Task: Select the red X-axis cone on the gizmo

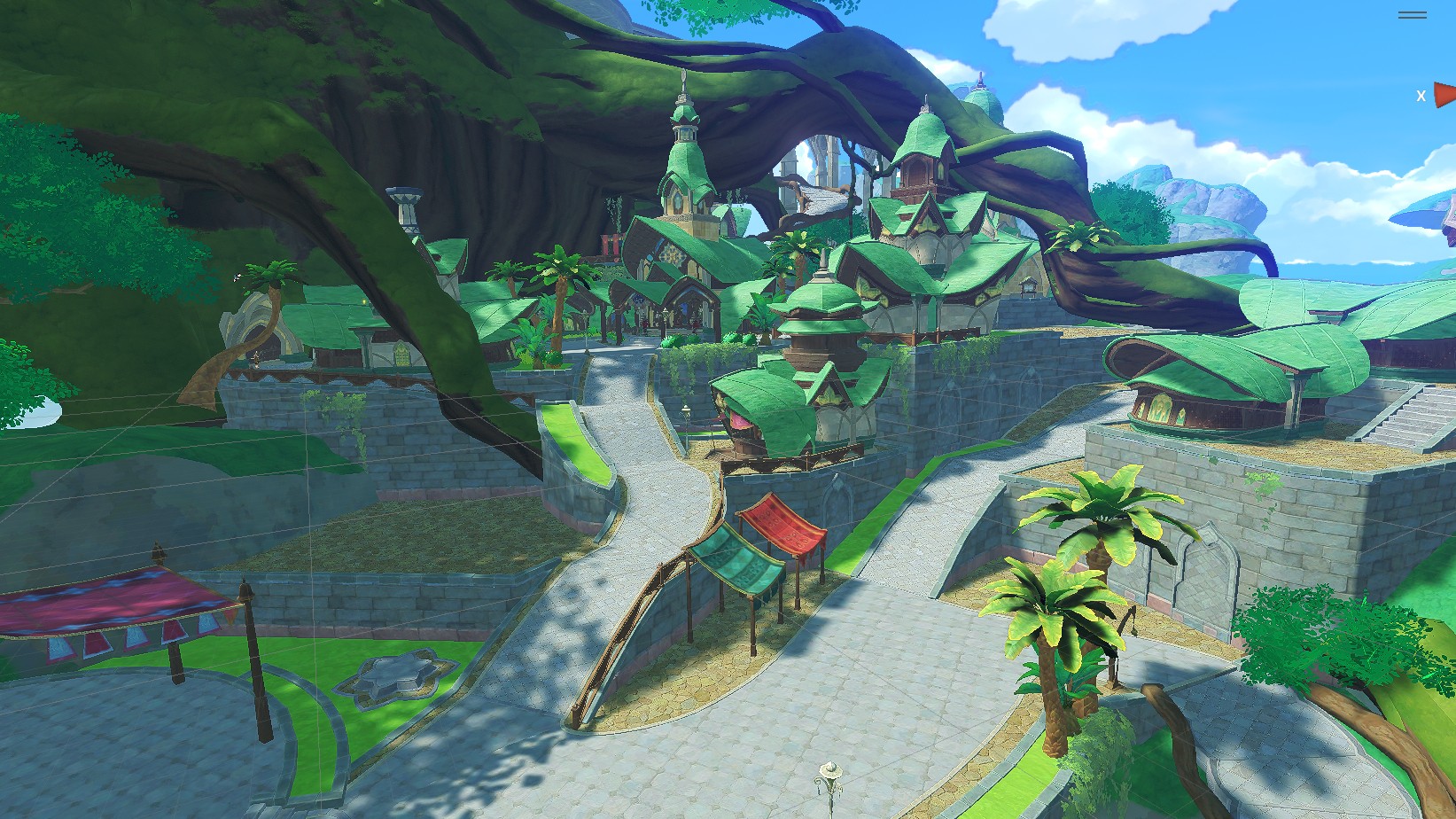Action: click(x=1445, y=94)
